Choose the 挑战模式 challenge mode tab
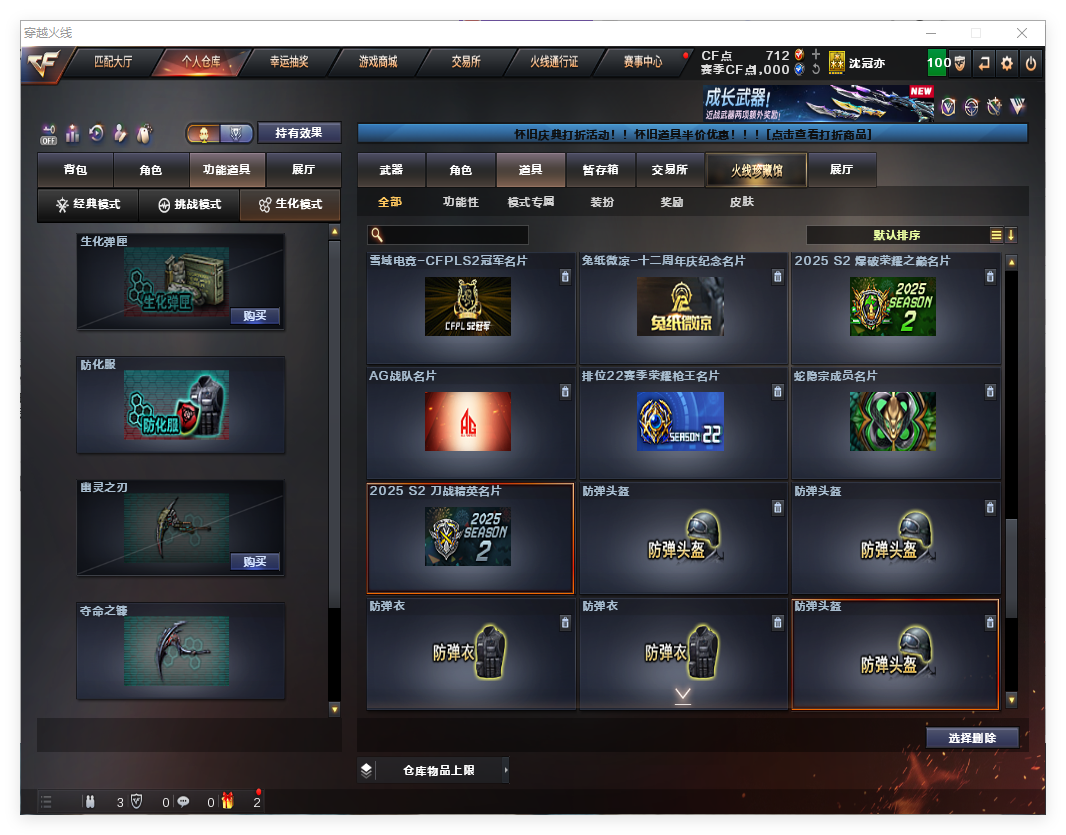This screenshot has width=1066, height=835. [190, 204]
